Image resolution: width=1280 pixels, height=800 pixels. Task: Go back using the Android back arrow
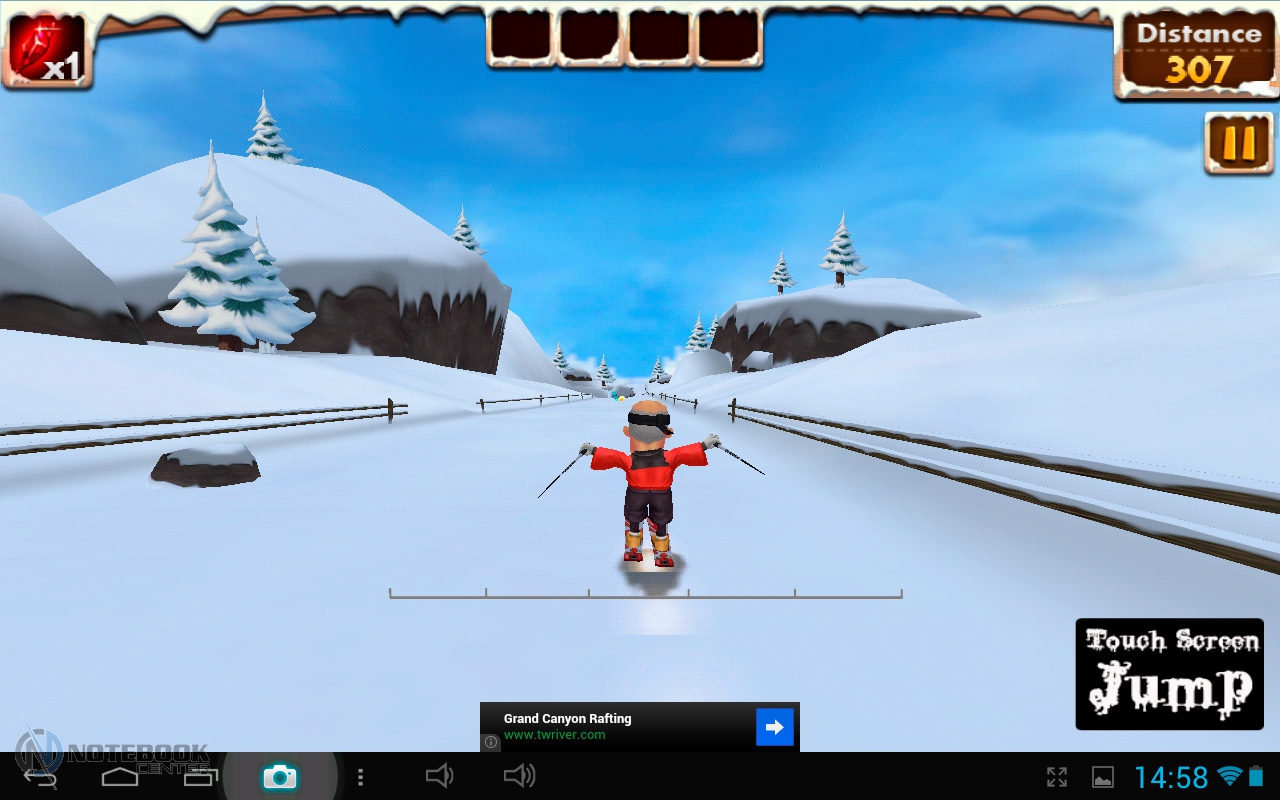click(40, 776)
